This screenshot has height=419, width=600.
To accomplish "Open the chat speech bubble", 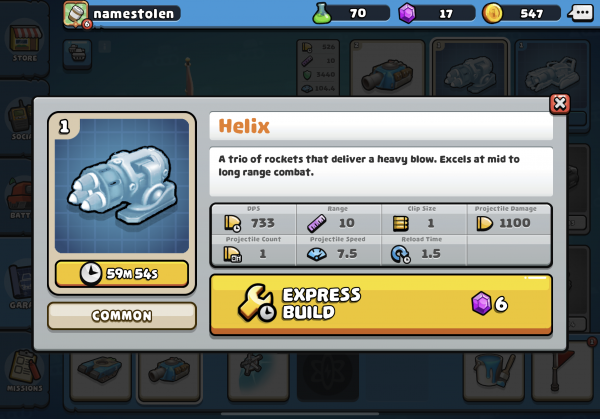I will click(582, 13).
